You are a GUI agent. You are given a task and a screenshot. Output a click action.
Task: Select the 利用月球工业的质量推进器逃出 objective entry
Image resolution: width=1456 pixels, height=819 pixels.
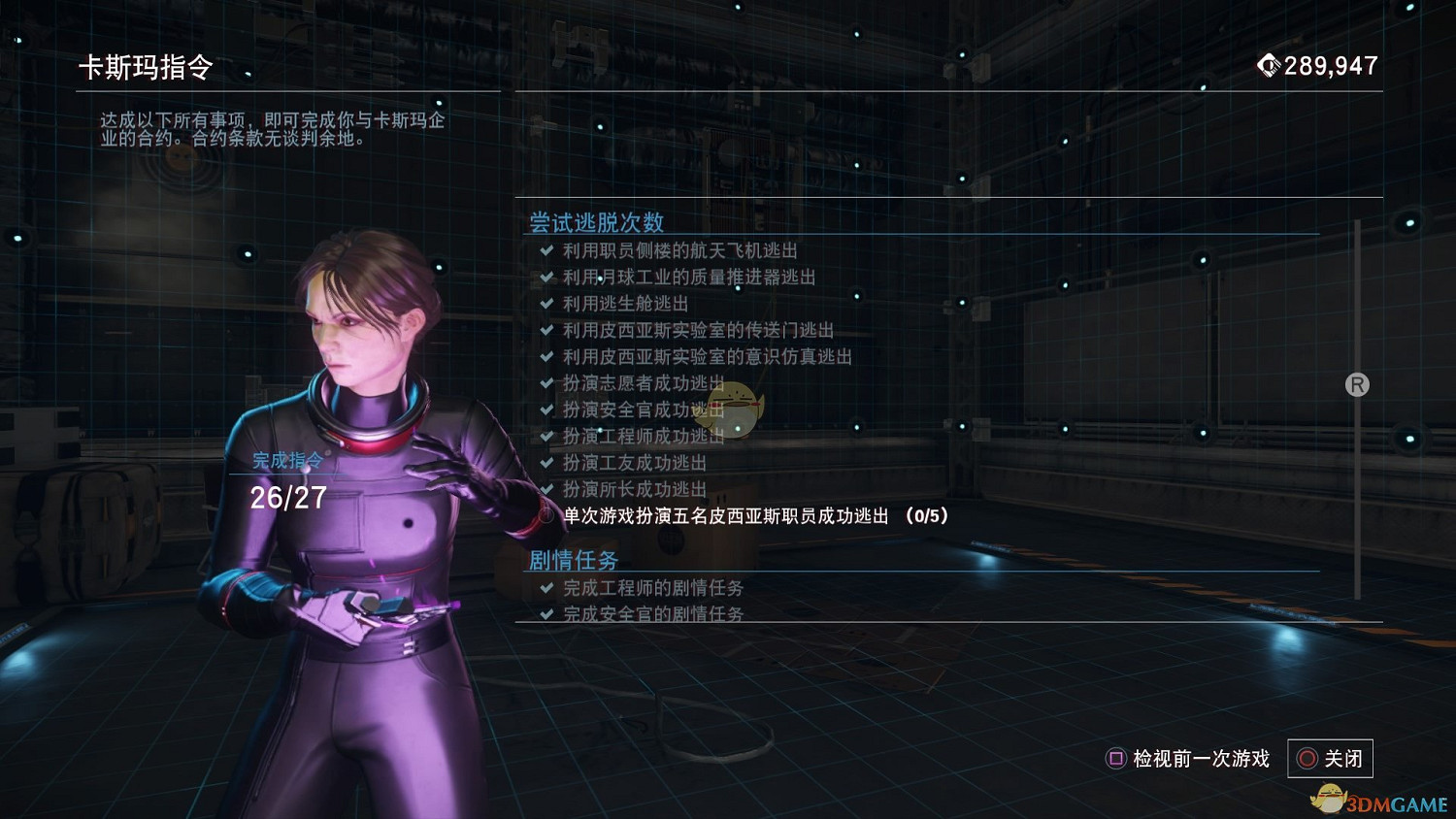(x=689, y=277)
